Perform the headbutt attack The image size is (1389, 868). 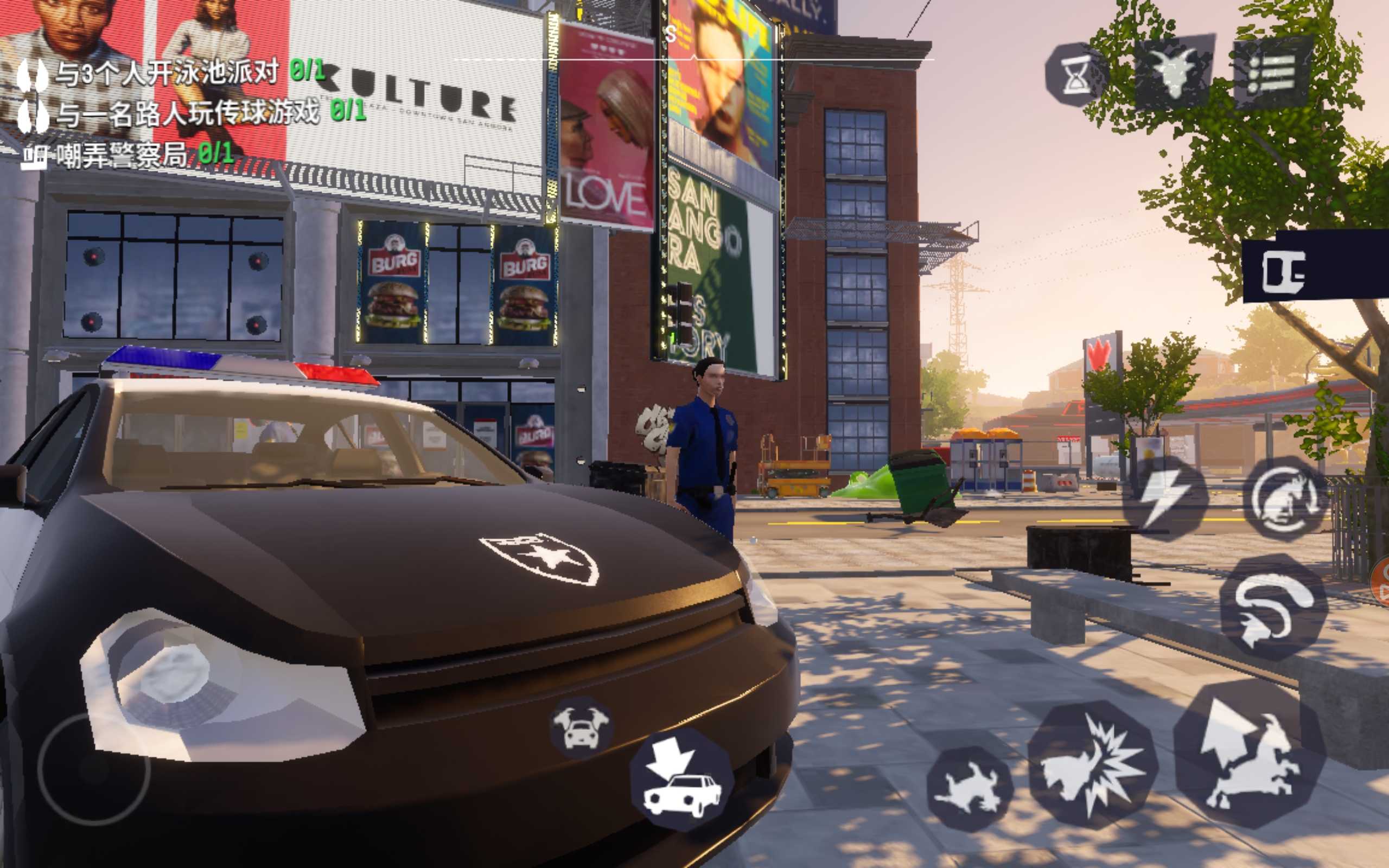click(1092, 764)
